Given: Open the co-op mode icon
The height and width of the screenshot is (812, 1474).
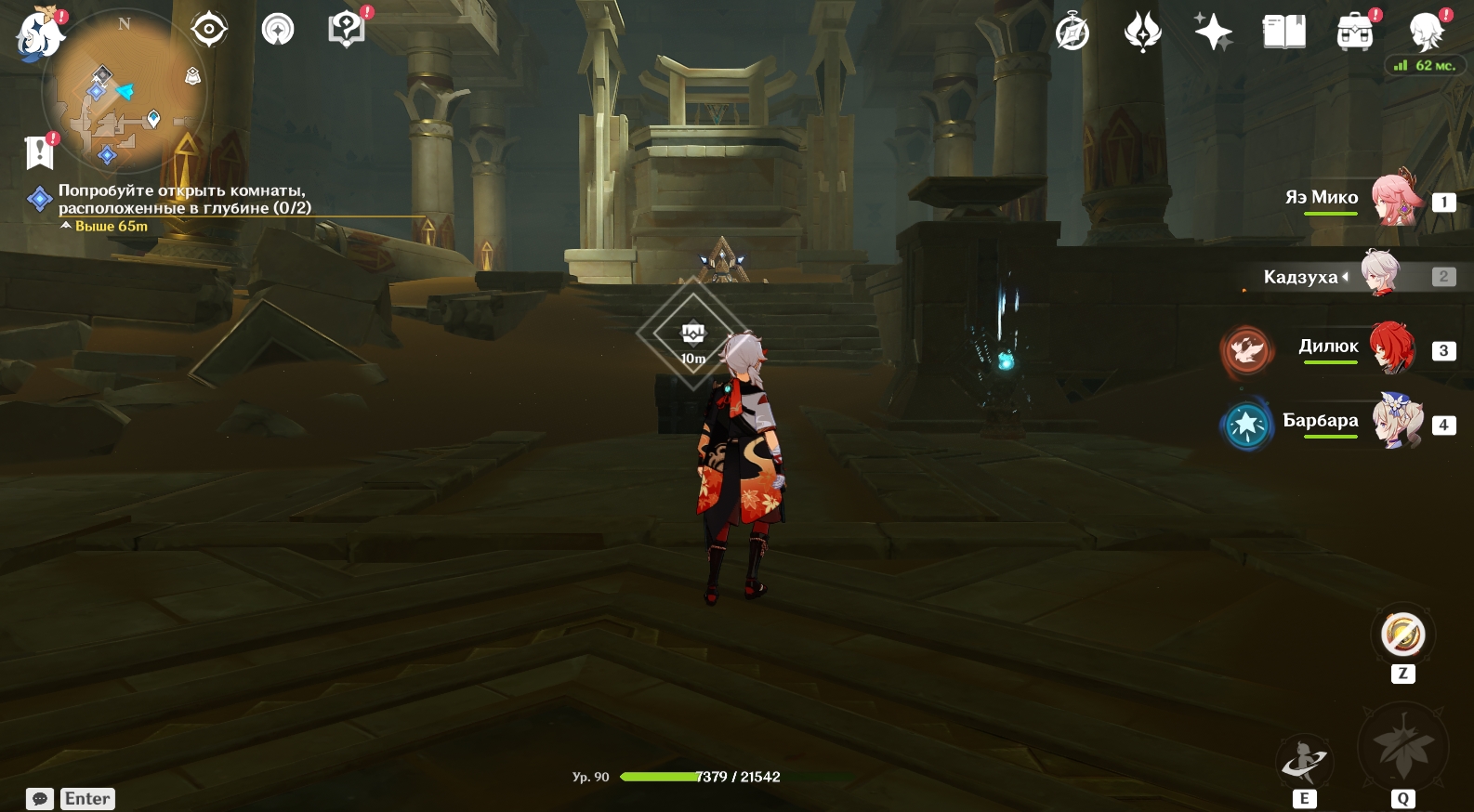Looking at the screenshot, I should pos(277,30).
